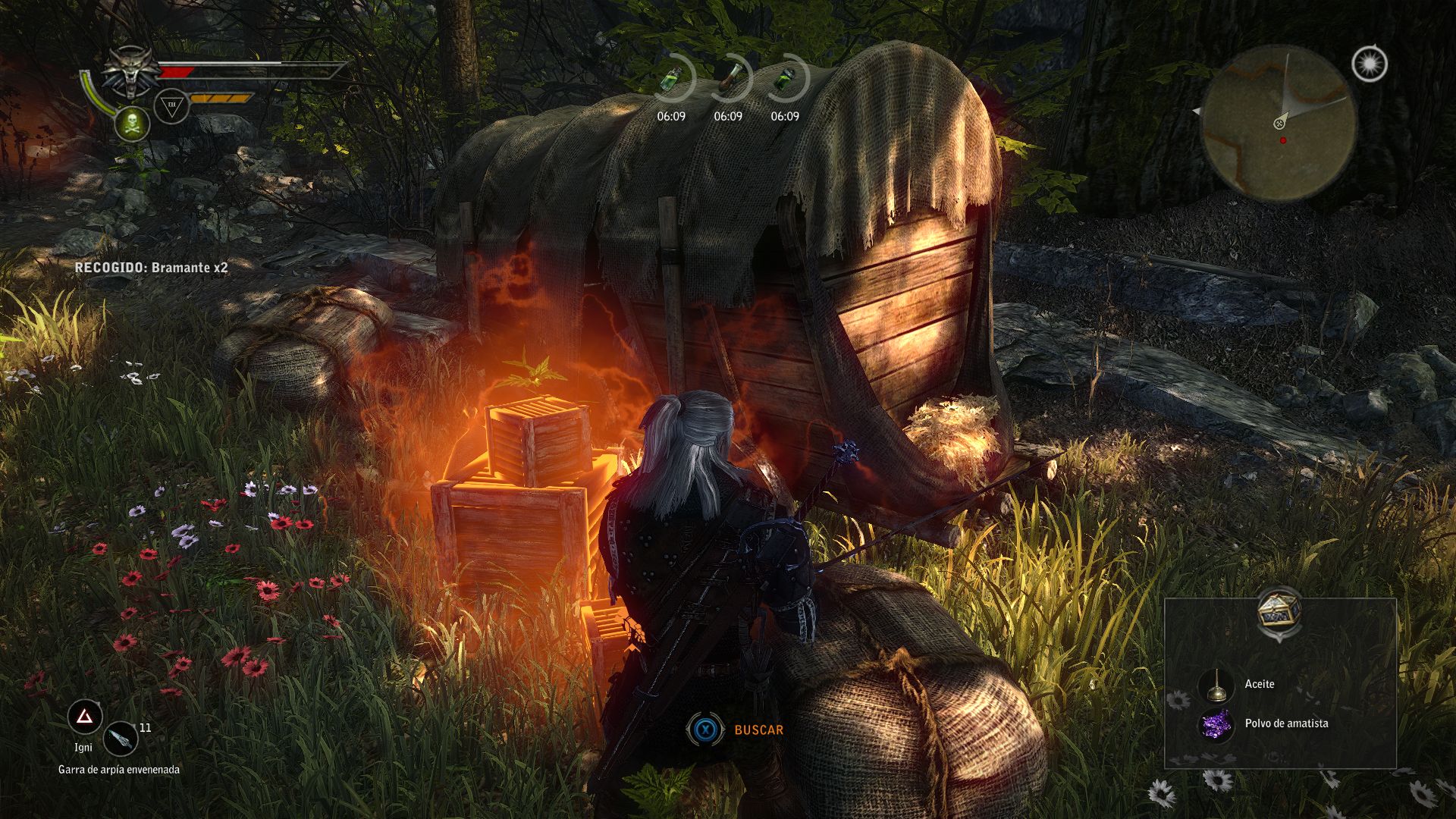1456x819 pixels.
Task: Click the treasure chest loot icon
Action: pyautogui.click(x=1279, y=610)
